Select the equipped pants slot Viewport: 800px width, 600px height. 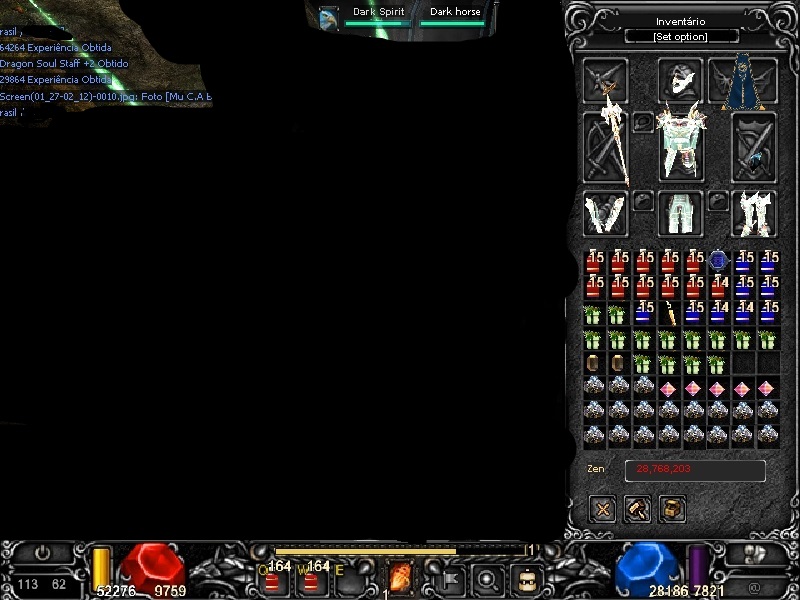(x=681, y=213)
